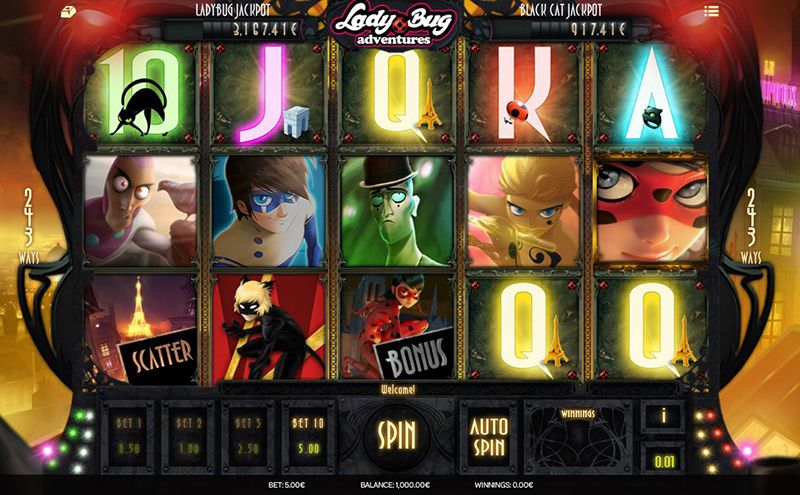Set wager with Bet 10 (5.00)

pos(309,433)
